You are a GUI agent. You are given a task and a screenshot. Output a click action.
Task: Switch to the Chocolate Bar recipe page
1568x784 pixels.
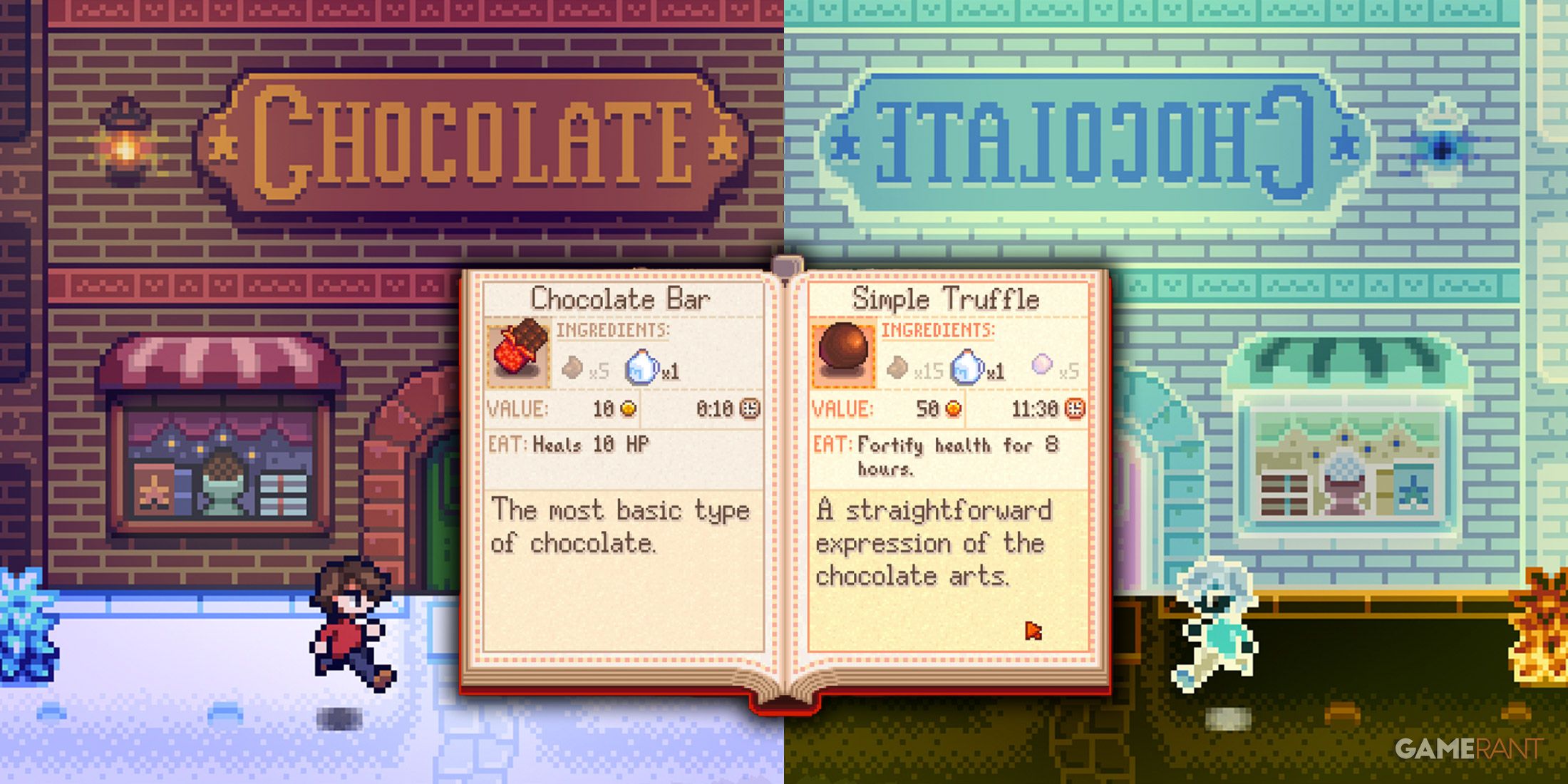point(619,300)
